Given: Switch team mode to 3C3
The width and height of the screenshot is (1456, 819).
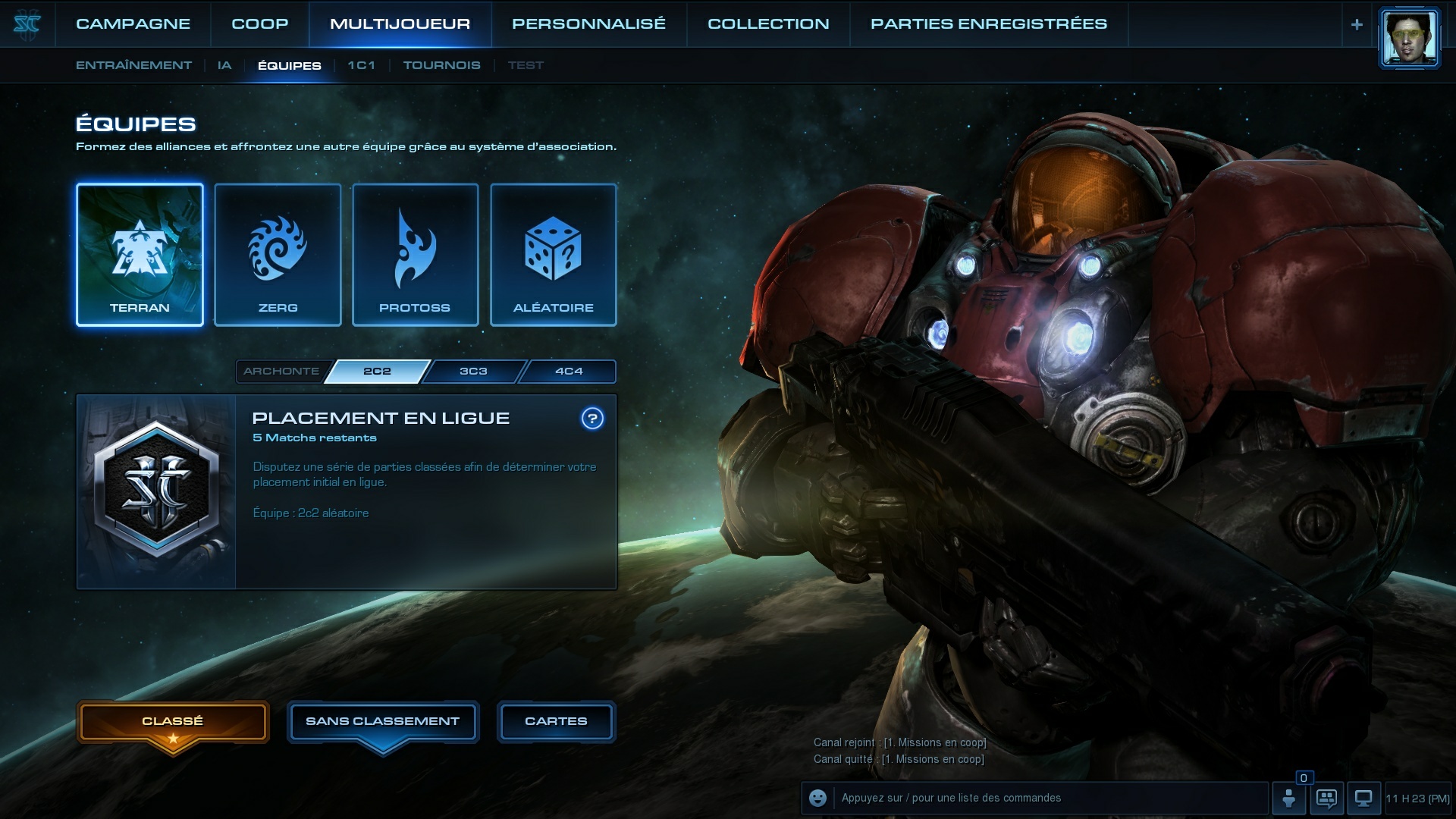Looking at the screenshot, I should point(473,371).
